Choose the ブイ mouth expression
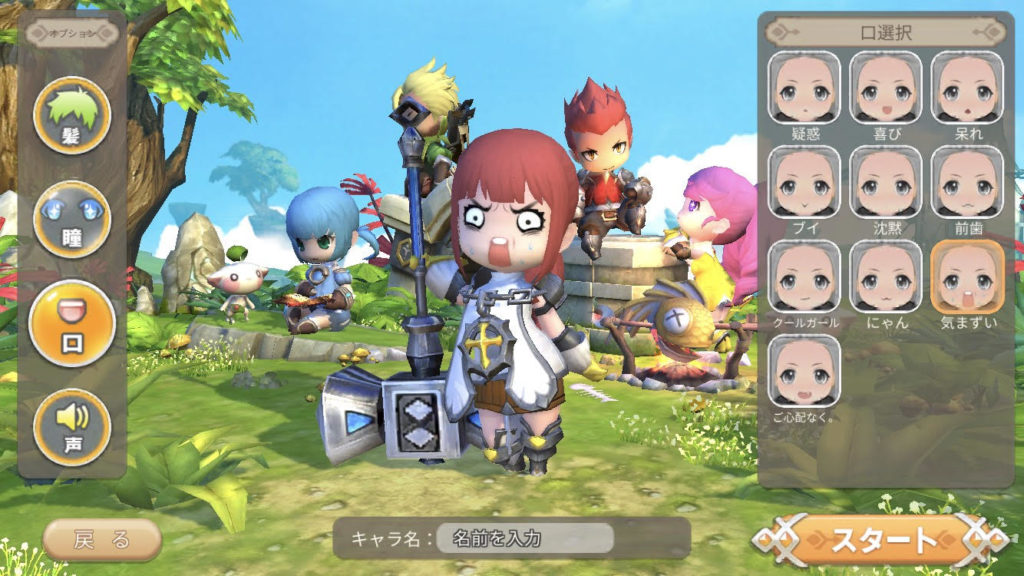This screenshot has height=576, width=1024. [805, 182]
